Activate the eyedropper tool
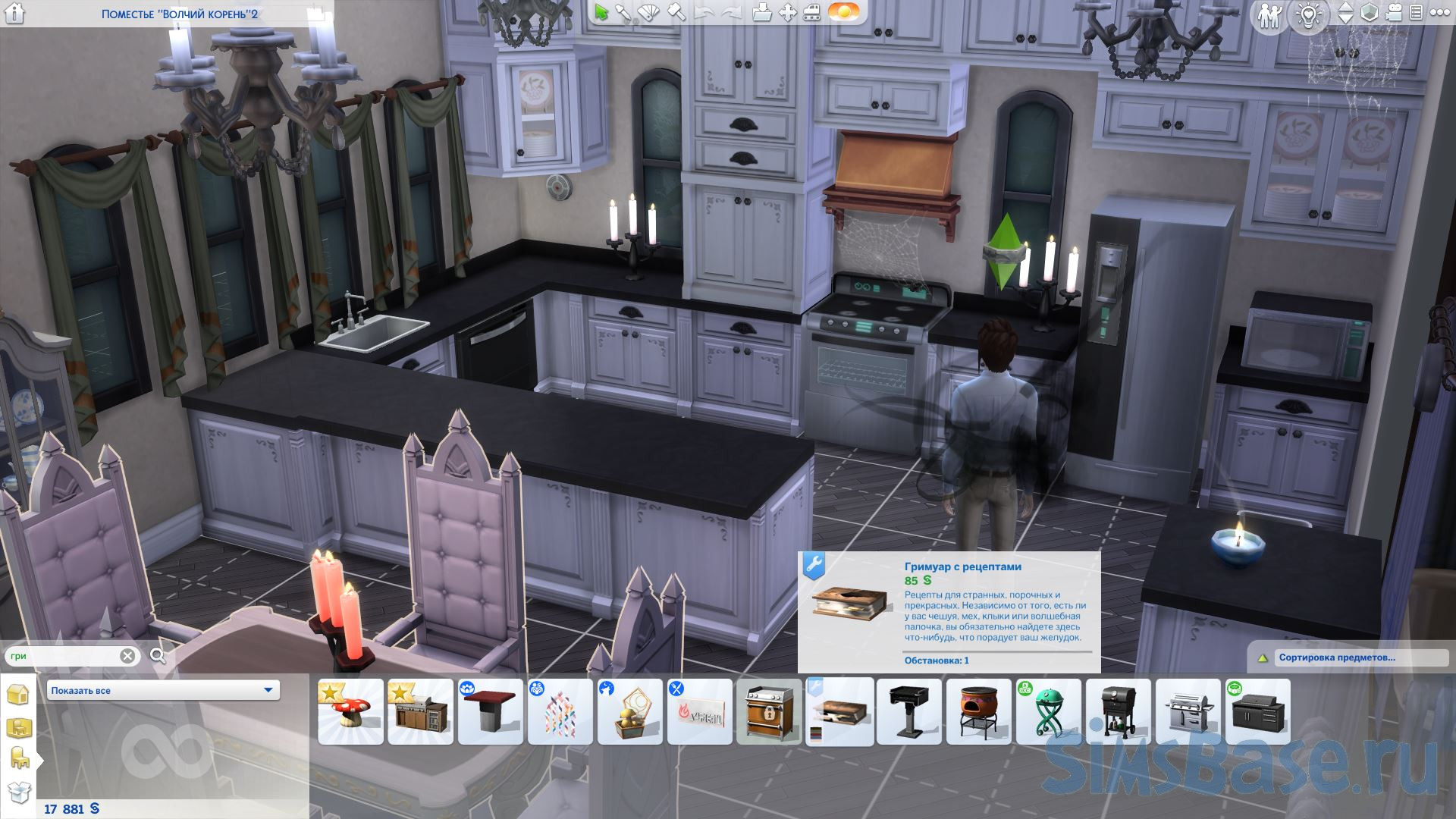Screen dimensions: 1456x819 click(625, 13)
